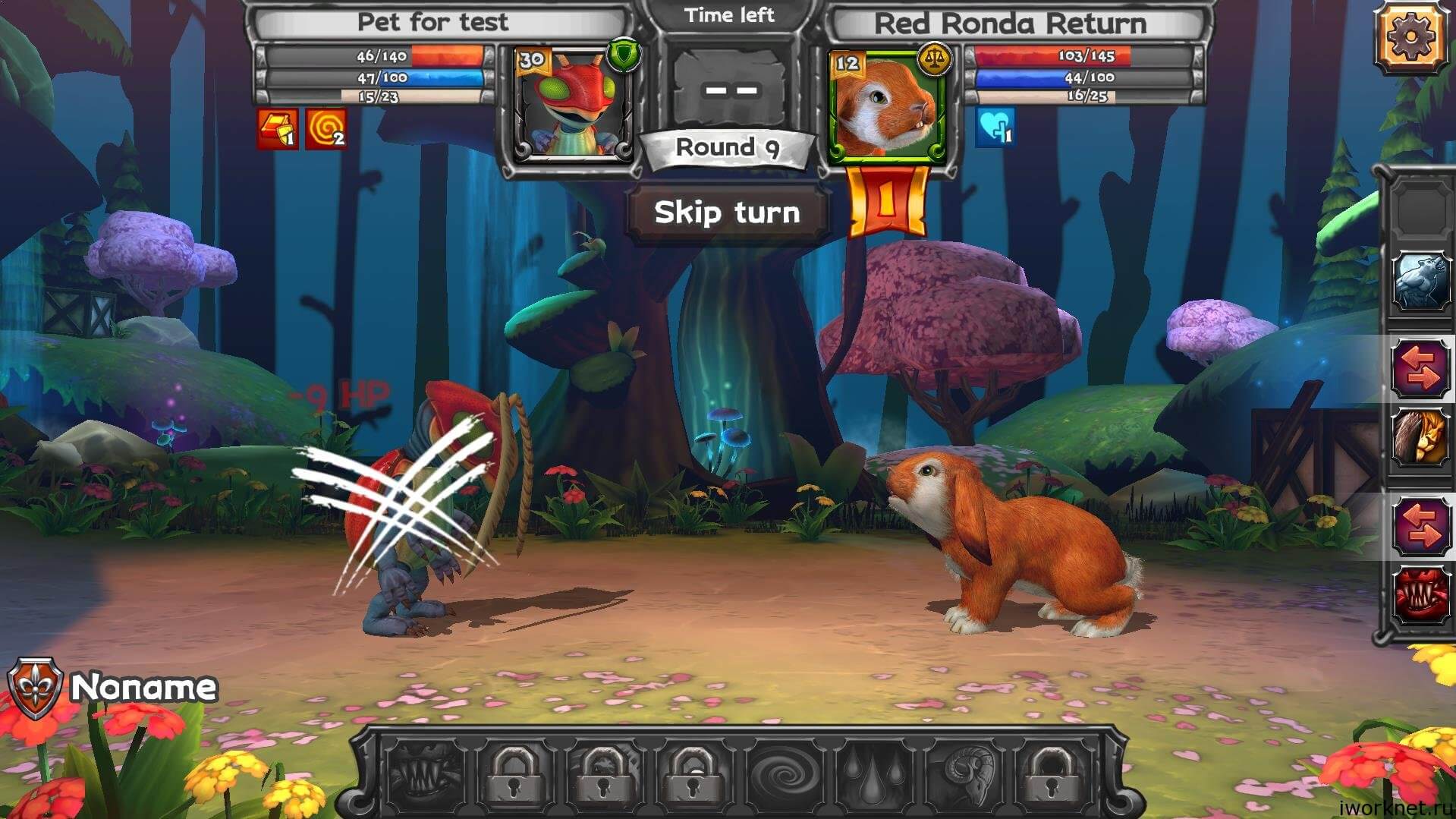This screenshot has width=1456, height=819.
Task: Click the lion claw icon in the side panel
Action: point(1420,439)
